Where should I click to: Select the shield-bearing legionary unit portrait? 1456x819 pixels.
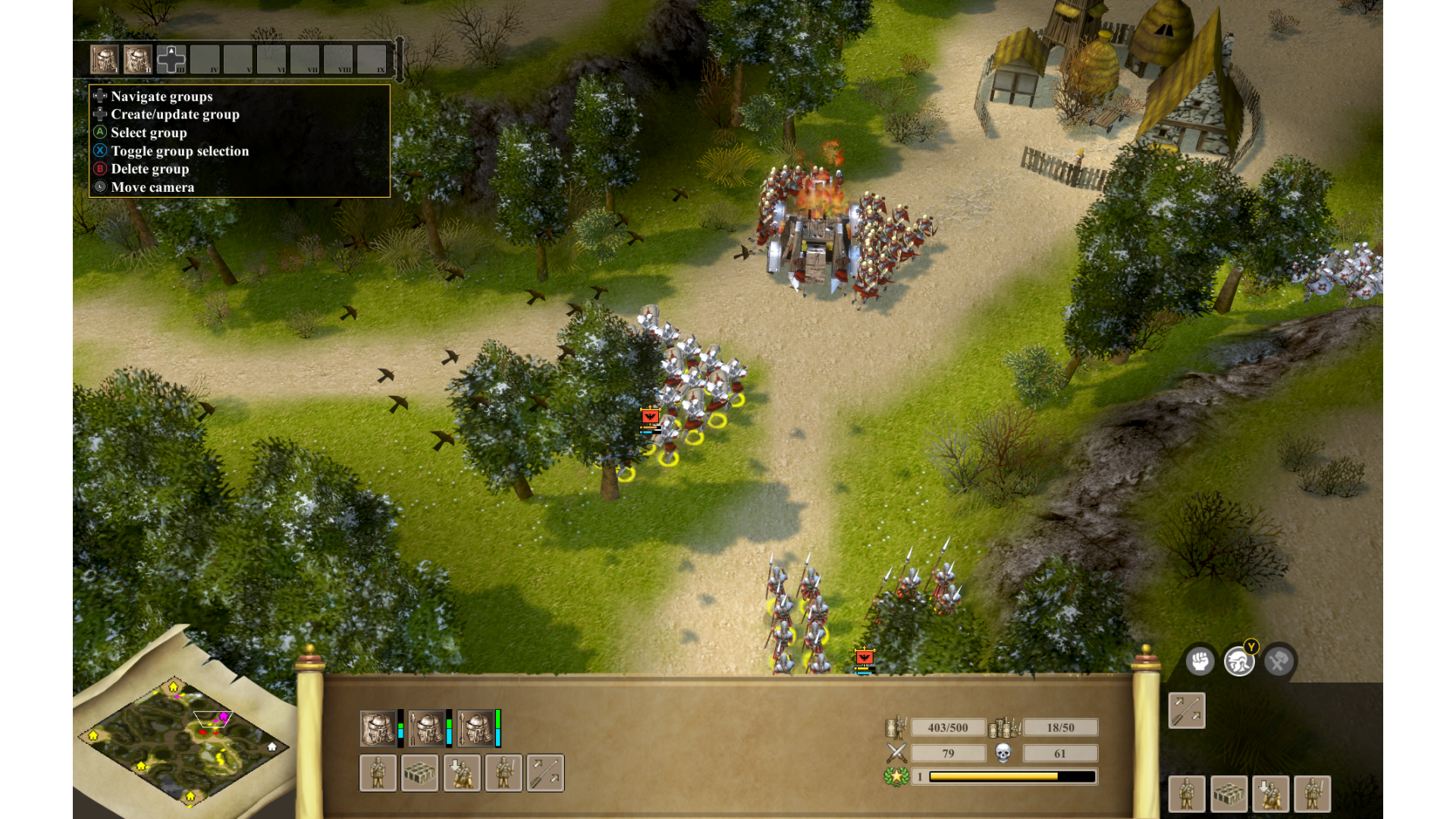click(378, 729)
